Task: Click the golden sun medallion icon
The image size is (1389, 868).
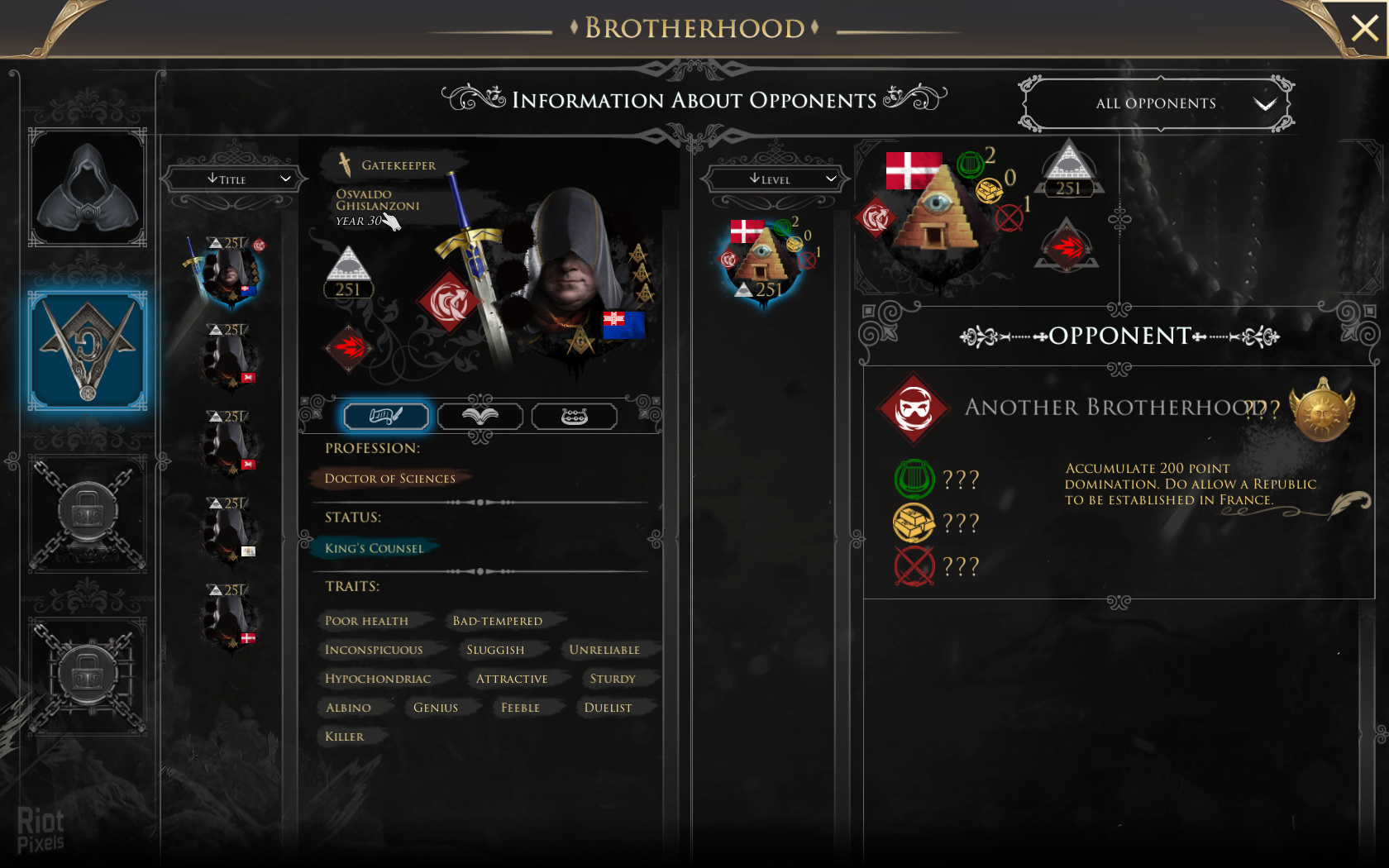Action: click(1321, 410)
